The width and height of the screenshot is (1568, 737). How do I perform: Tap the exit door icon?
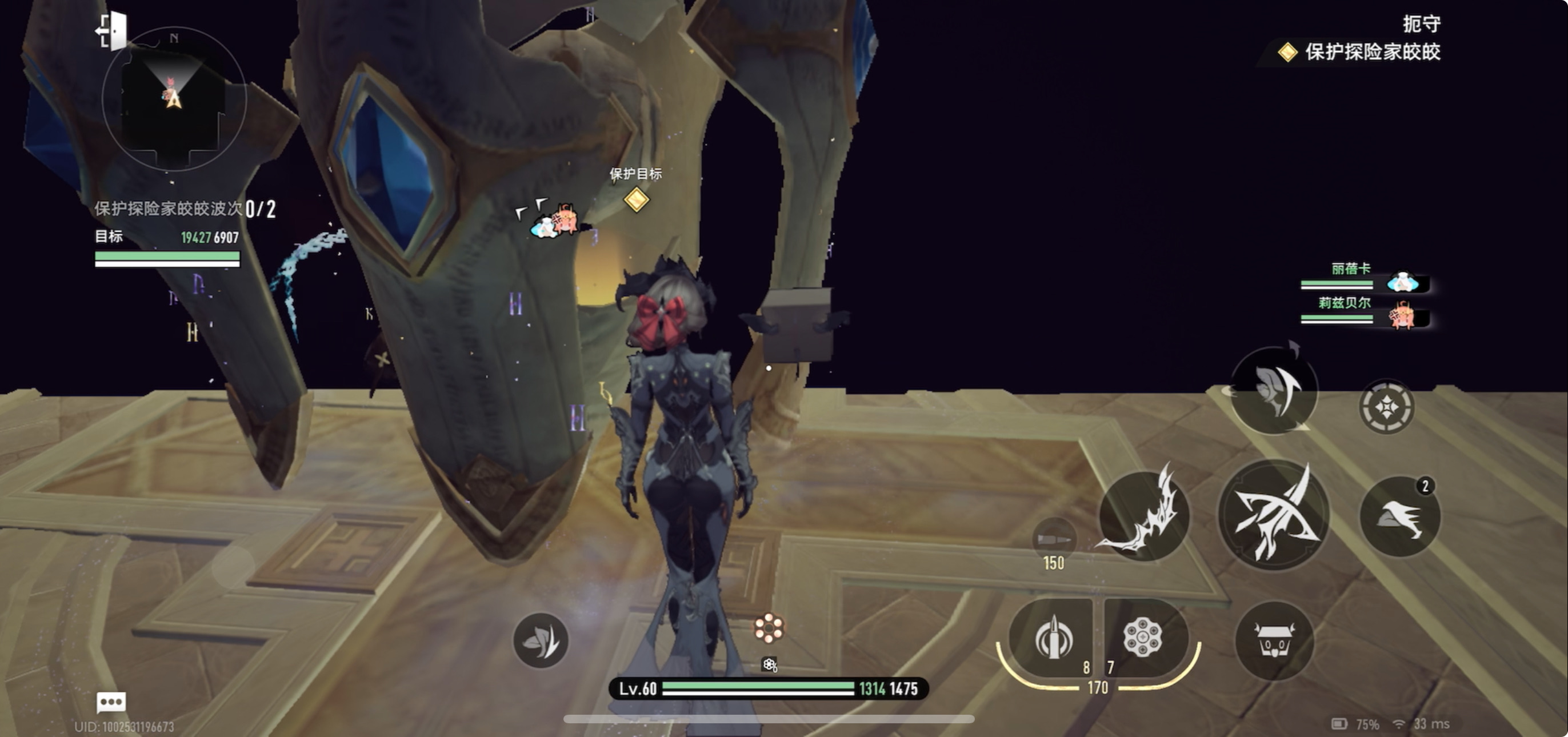click(112, 30)
